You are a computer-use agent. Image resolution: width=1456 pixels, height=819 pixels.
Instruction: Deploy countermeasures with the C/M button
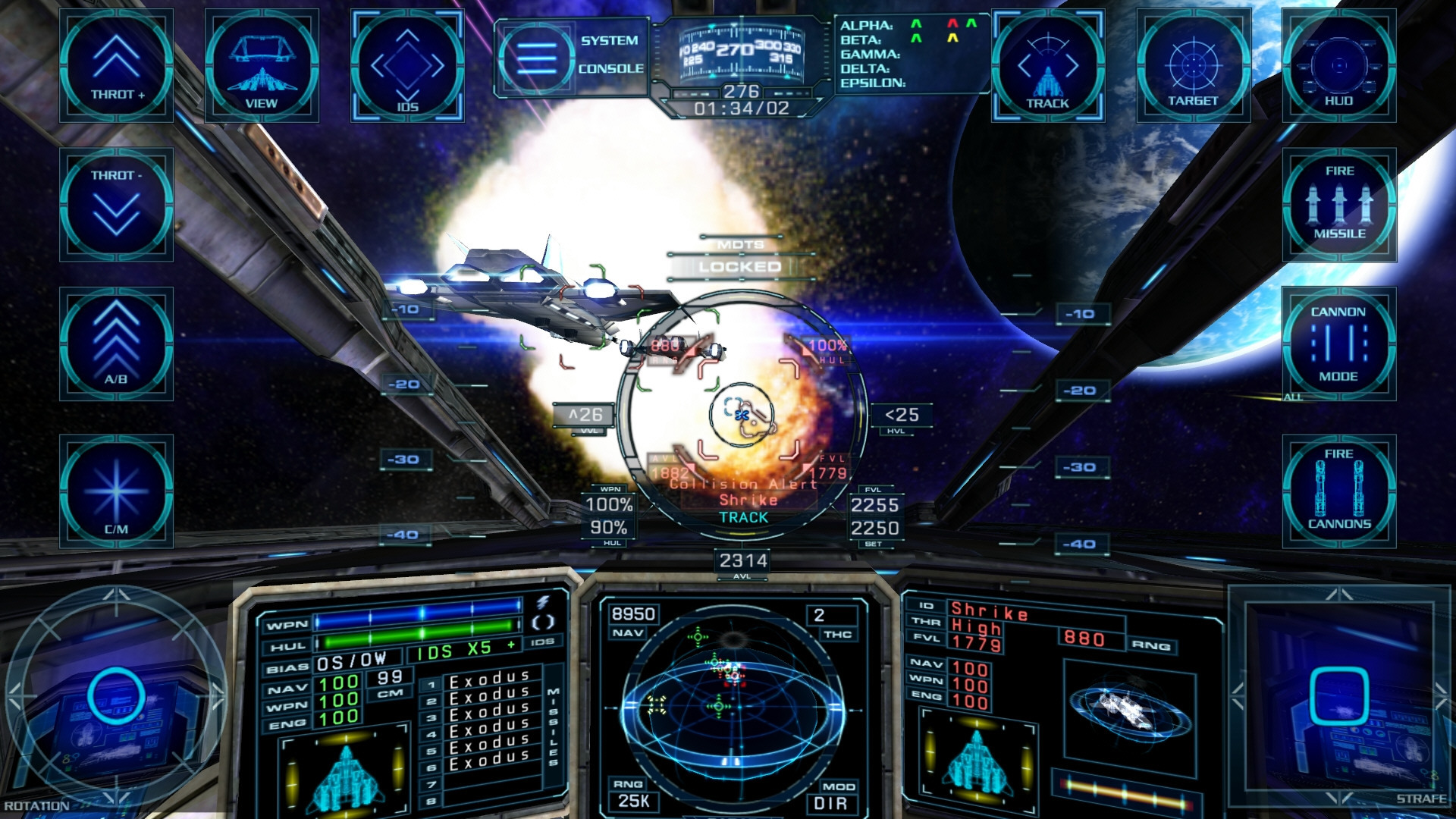[116, 491]
